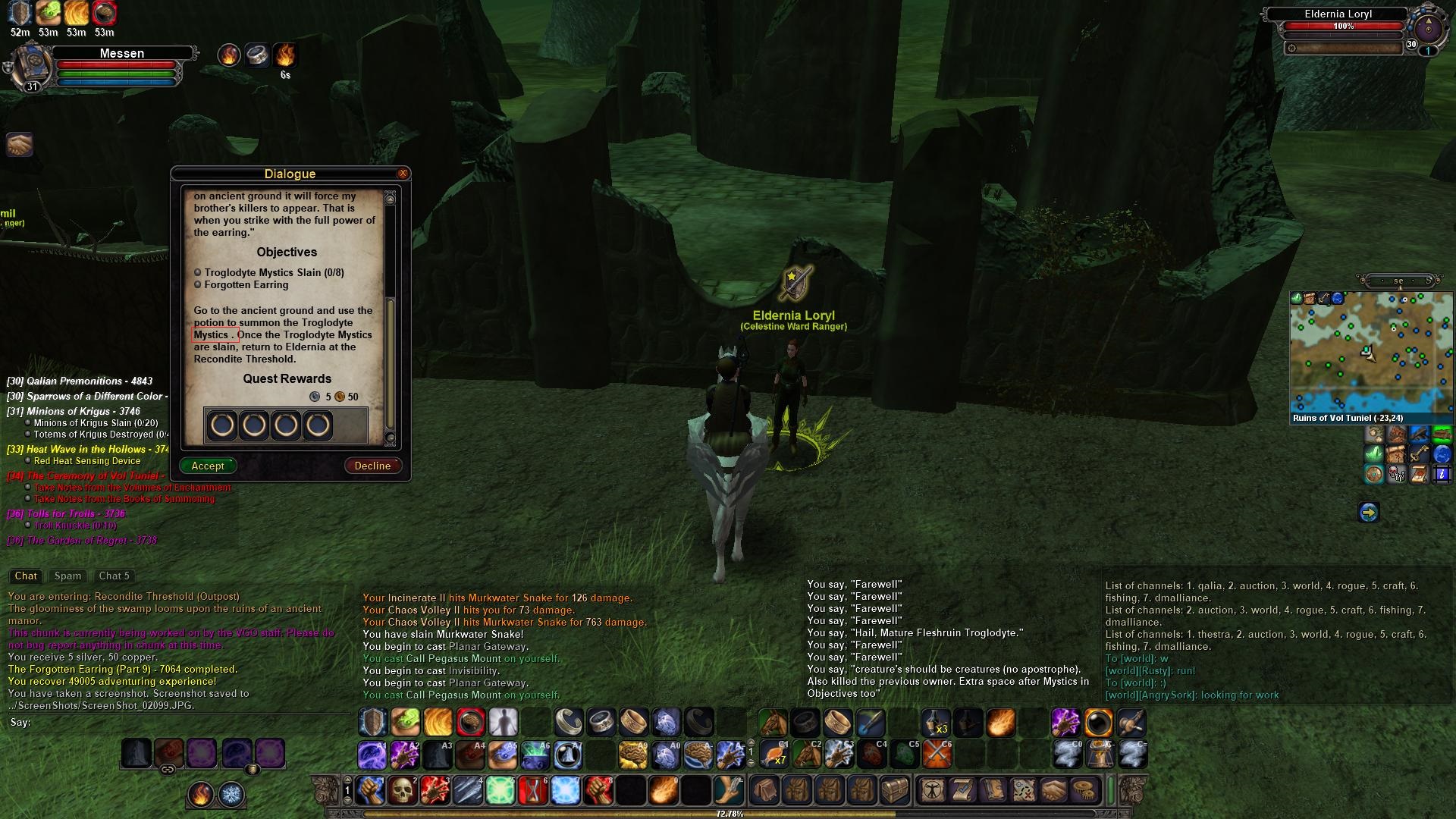Close the Dialogue window
This screenshot has height=819, width=1456.
(403, 174)
